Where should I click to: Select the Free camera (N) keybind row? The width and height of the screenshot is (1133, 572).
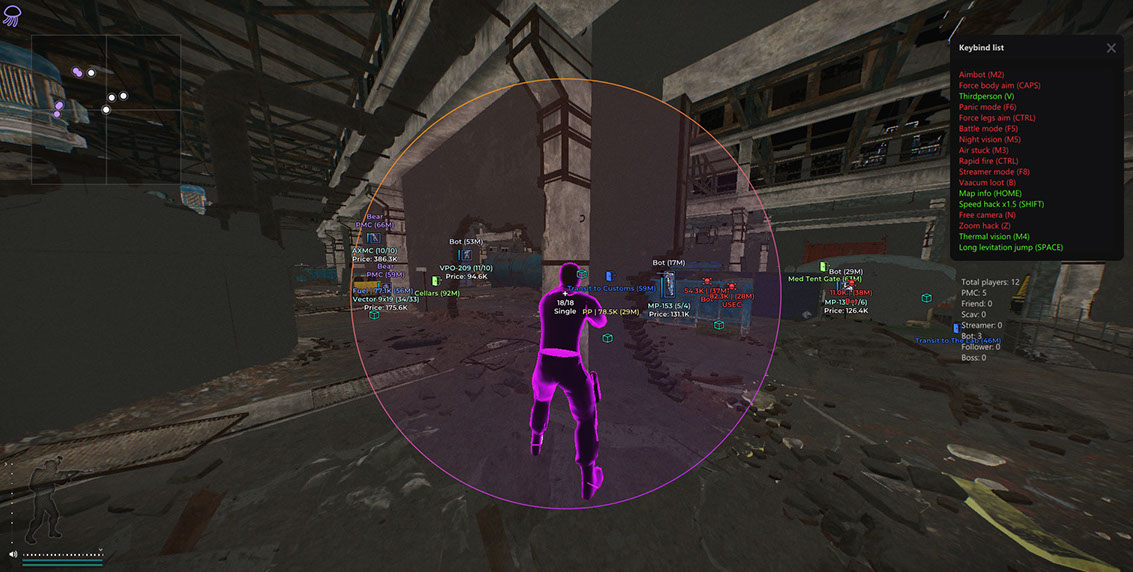point(987,215)
